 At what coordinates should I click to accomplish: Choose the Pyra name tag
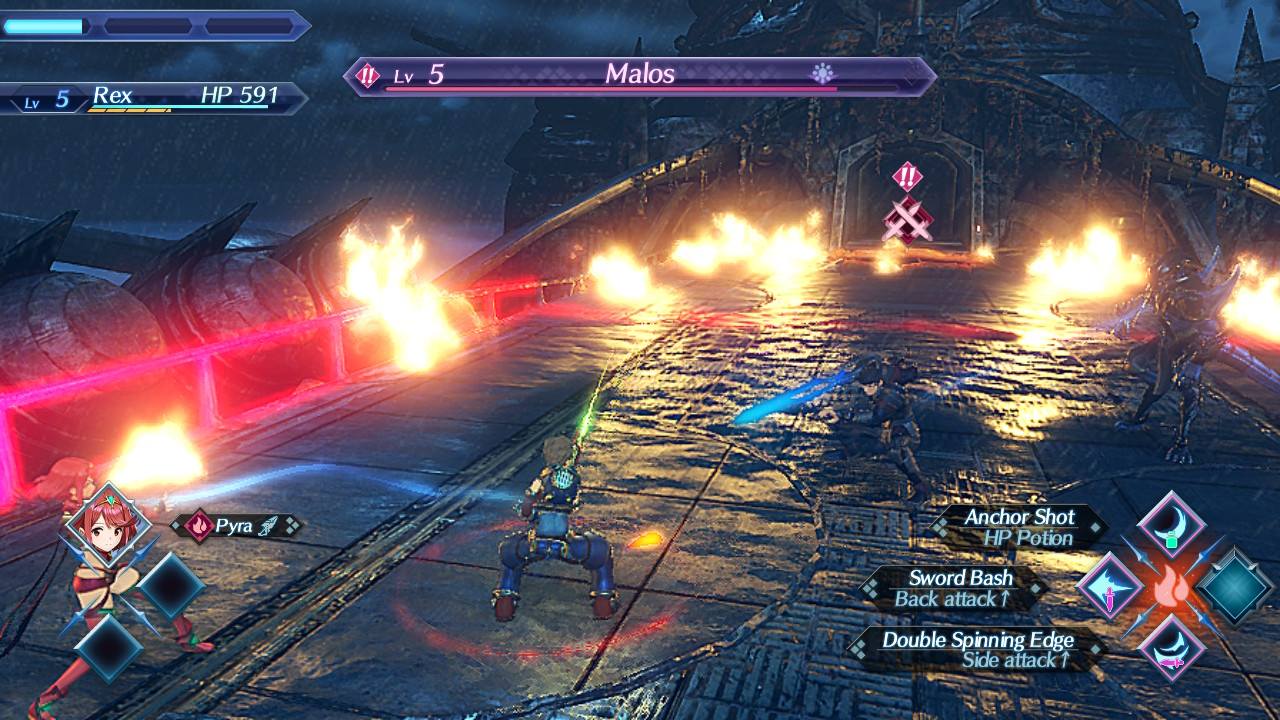click(x=236, y=526)
